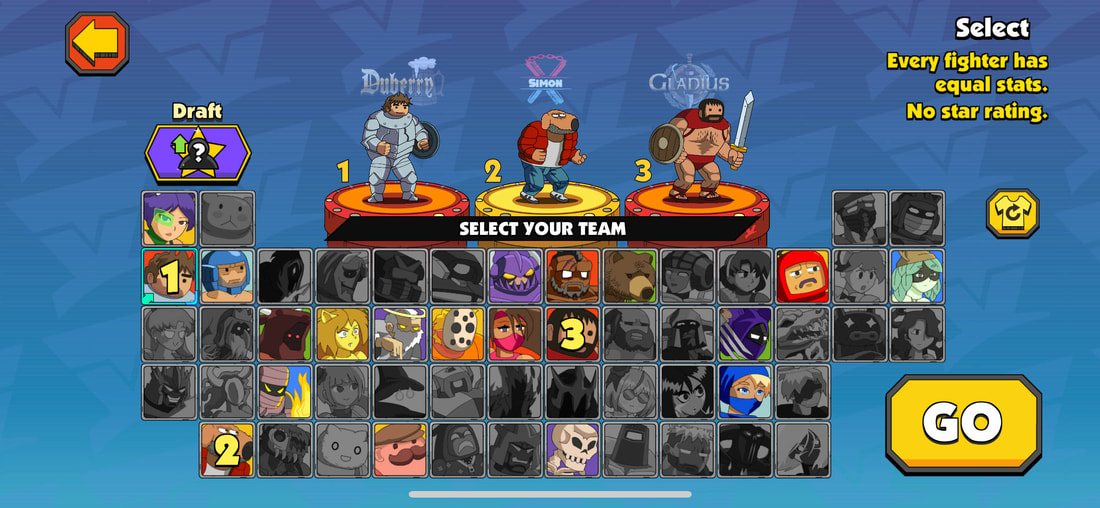Select the green-haired masked girl portrait
The height and width of the screenshot is (508, 1100).
tap(917, 276)
